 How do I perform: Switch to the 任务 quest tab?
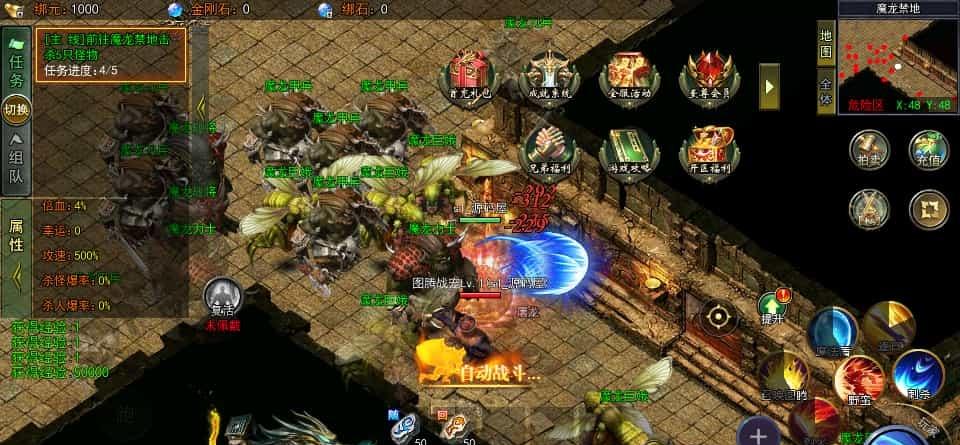(x=16, y=70)
